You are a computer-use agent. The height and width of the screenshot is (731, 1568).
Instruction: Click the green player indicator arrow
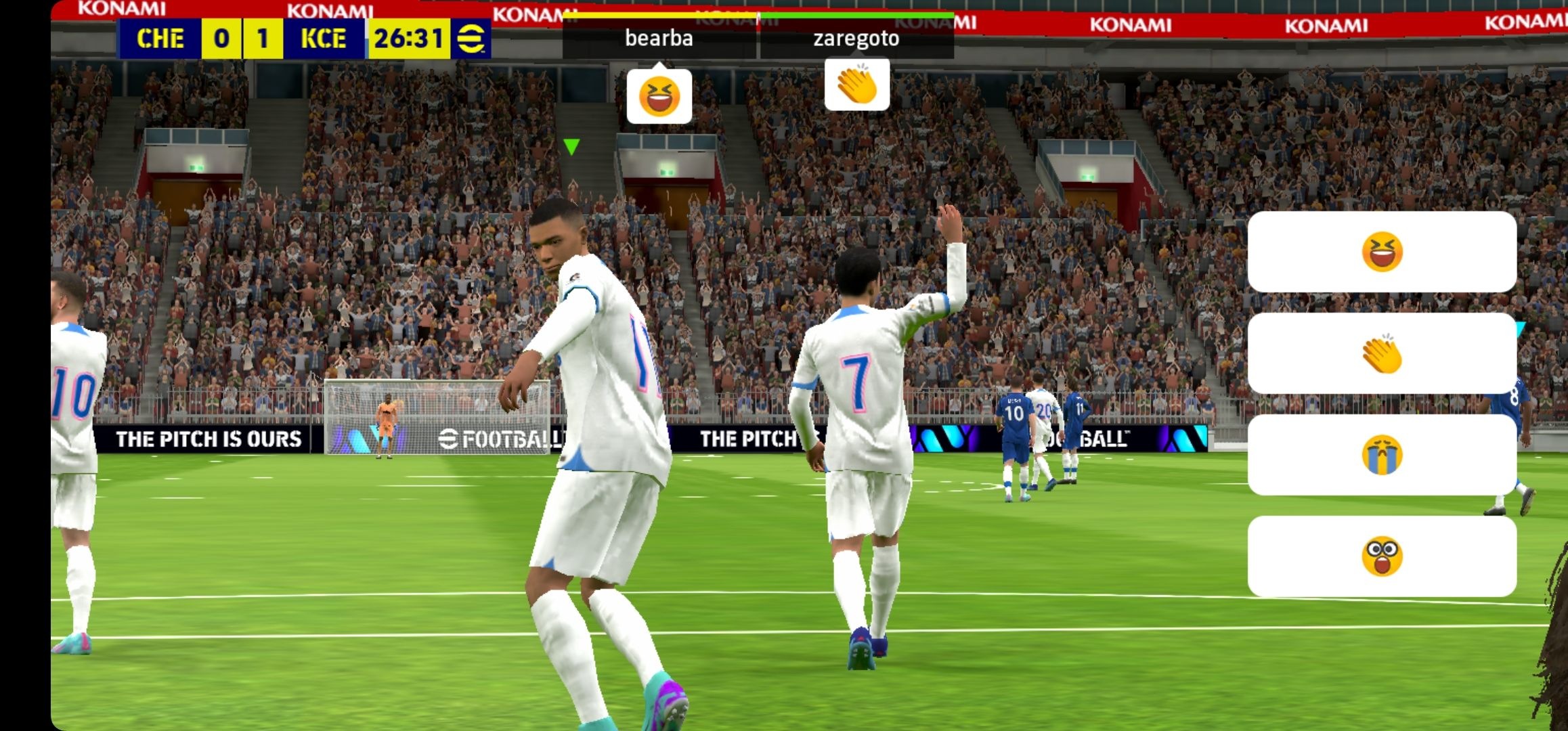coord(572,148)
